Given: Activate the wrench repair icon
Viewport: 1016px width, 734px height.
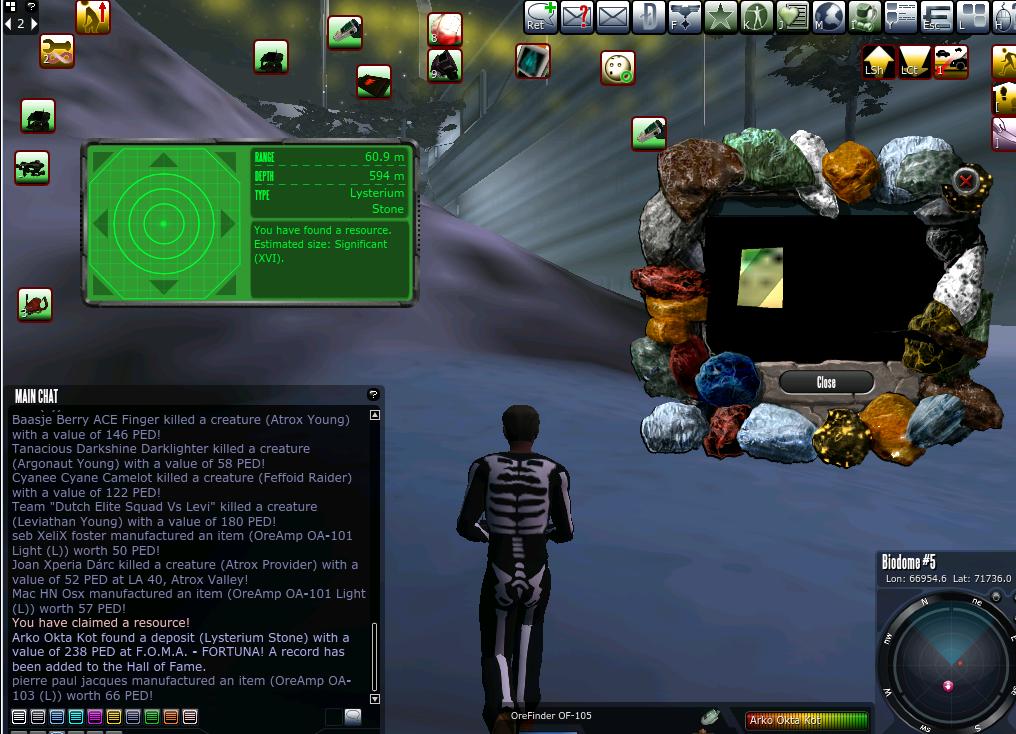Looking at the screenshot, I should [x=57, y=51].
